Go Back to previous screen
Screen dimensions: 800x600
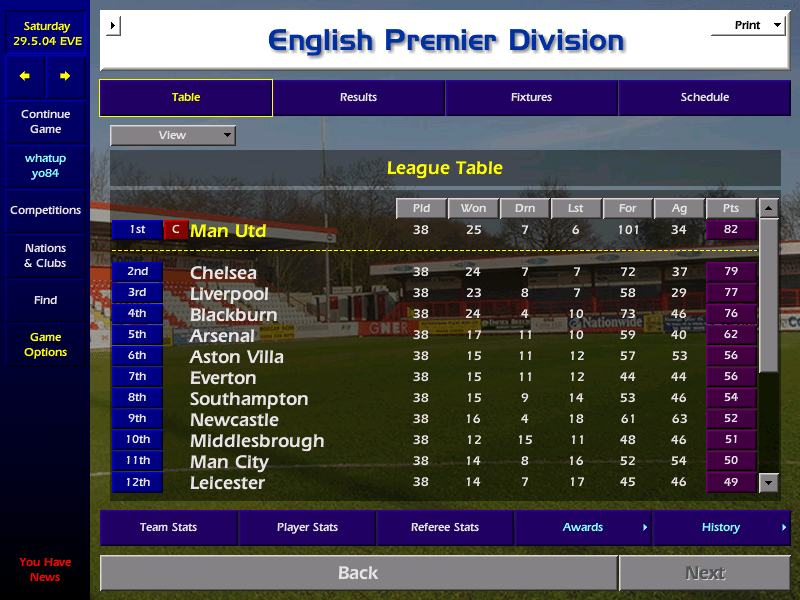(358, 573)
